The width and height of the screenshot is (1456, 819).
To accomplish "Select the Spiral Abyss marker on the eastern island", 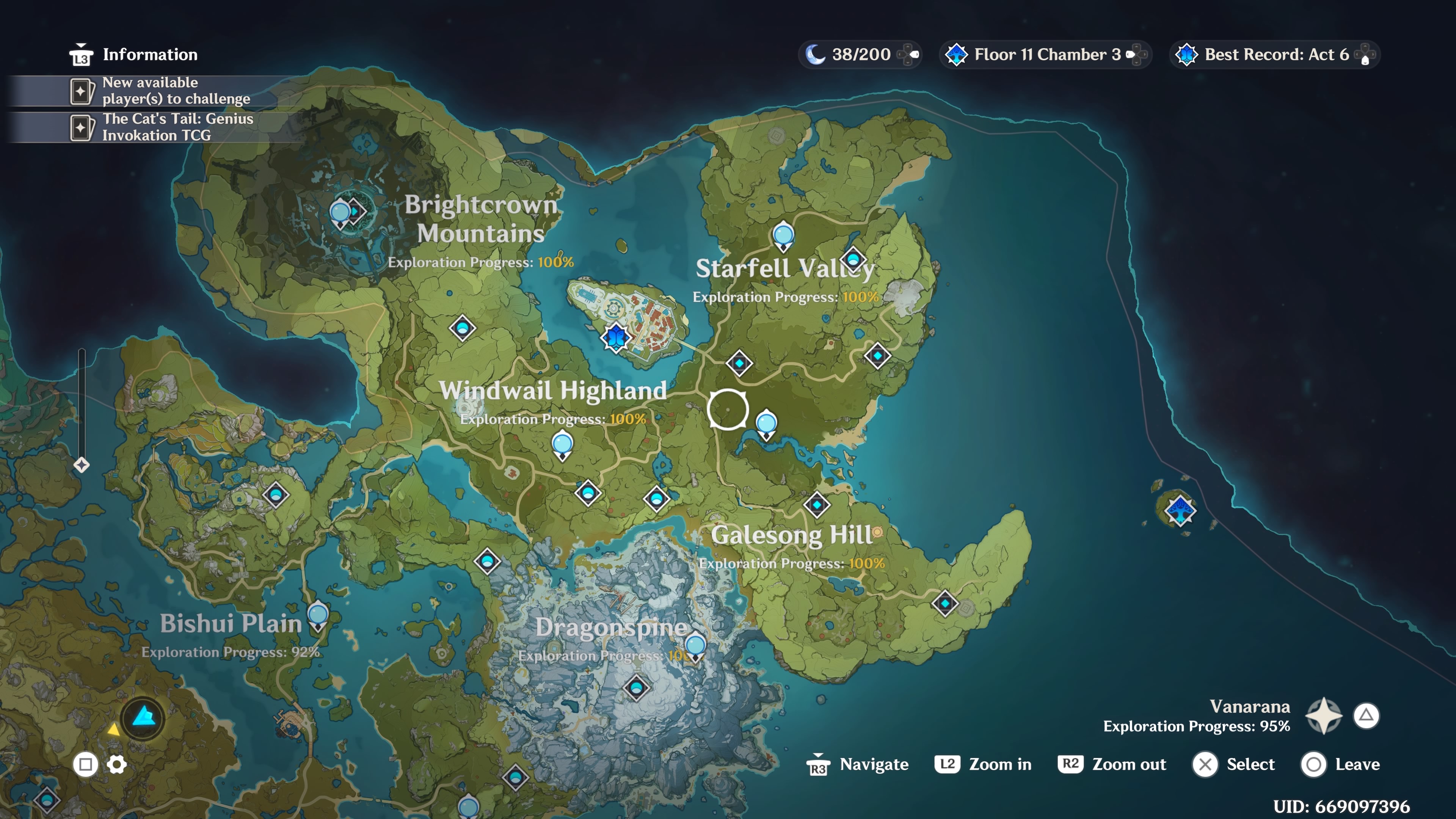I will [1180, 510].
